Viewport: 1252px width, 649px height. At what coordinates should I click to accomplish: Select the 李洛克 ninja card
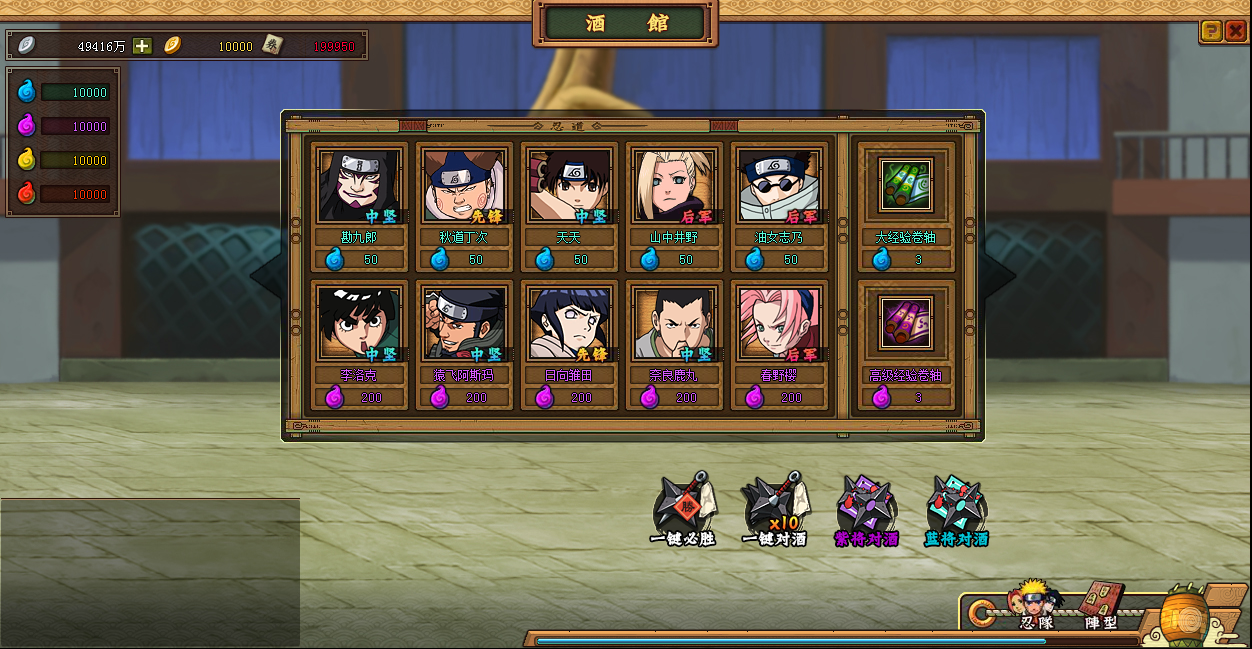[359, 324]
